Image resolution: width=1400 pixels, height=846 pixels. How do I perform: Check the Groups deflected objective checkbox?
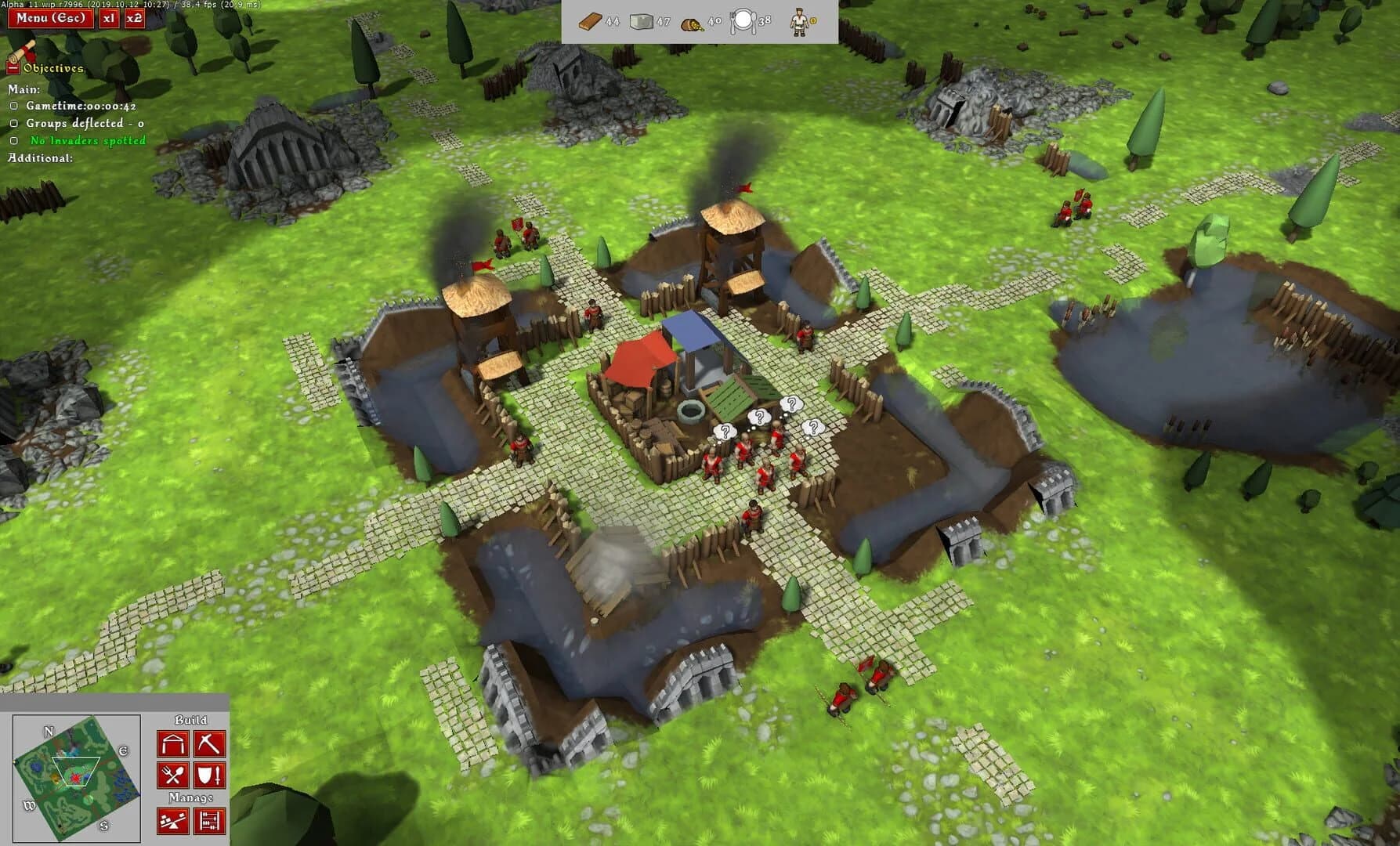pos(13,123)
